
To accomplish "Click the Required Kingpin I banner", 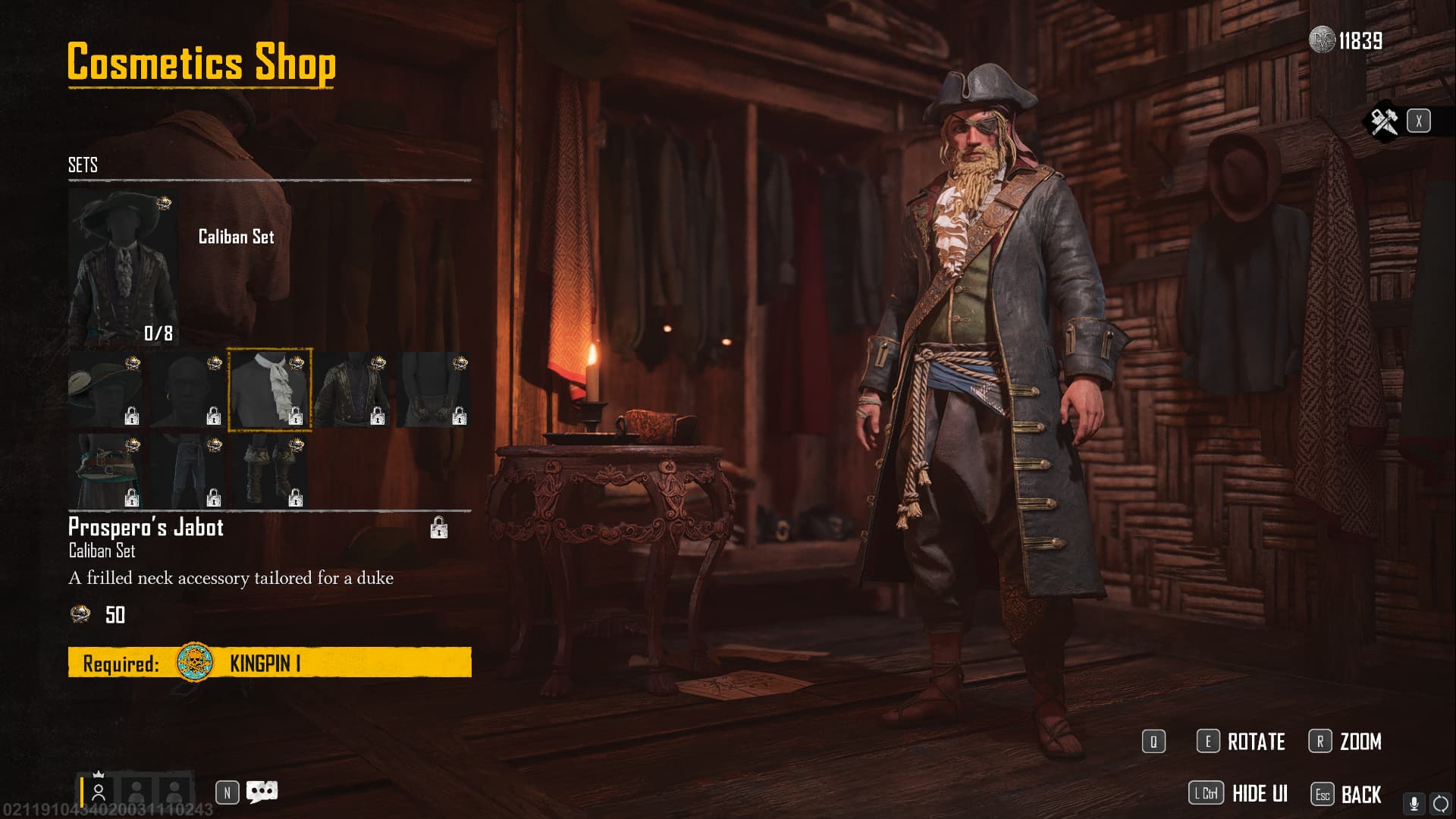I will (269, 663).
